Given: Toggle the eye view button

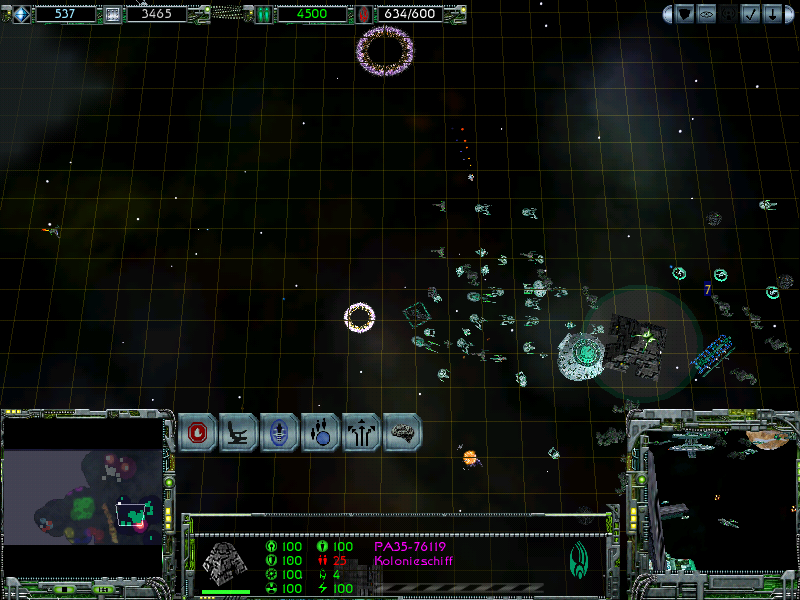Looking at the screenshot, I should [x=706, y=14].
